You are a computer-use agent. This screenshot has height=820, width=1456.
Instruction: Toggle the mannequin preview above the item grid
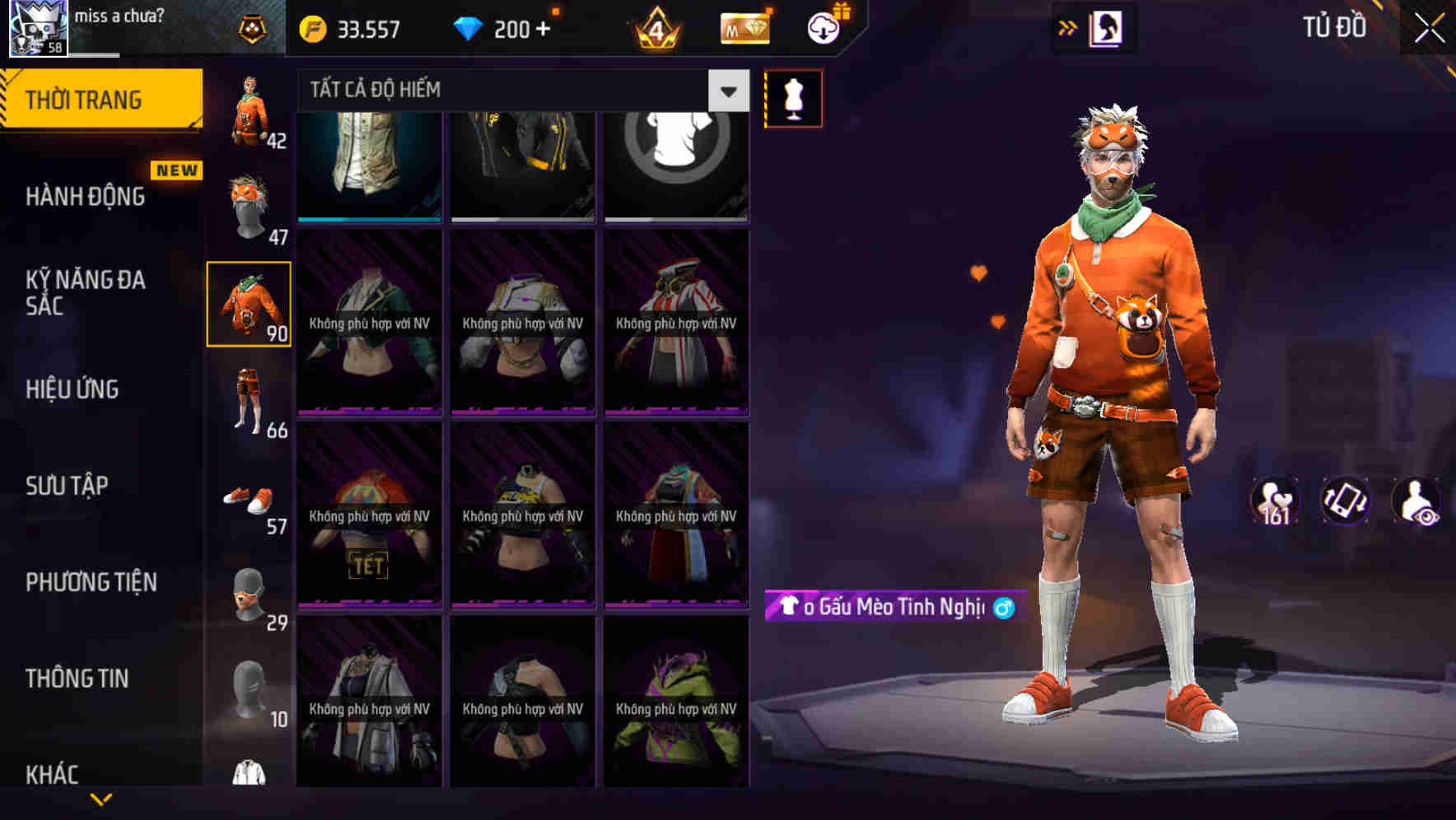coord(793,97)
